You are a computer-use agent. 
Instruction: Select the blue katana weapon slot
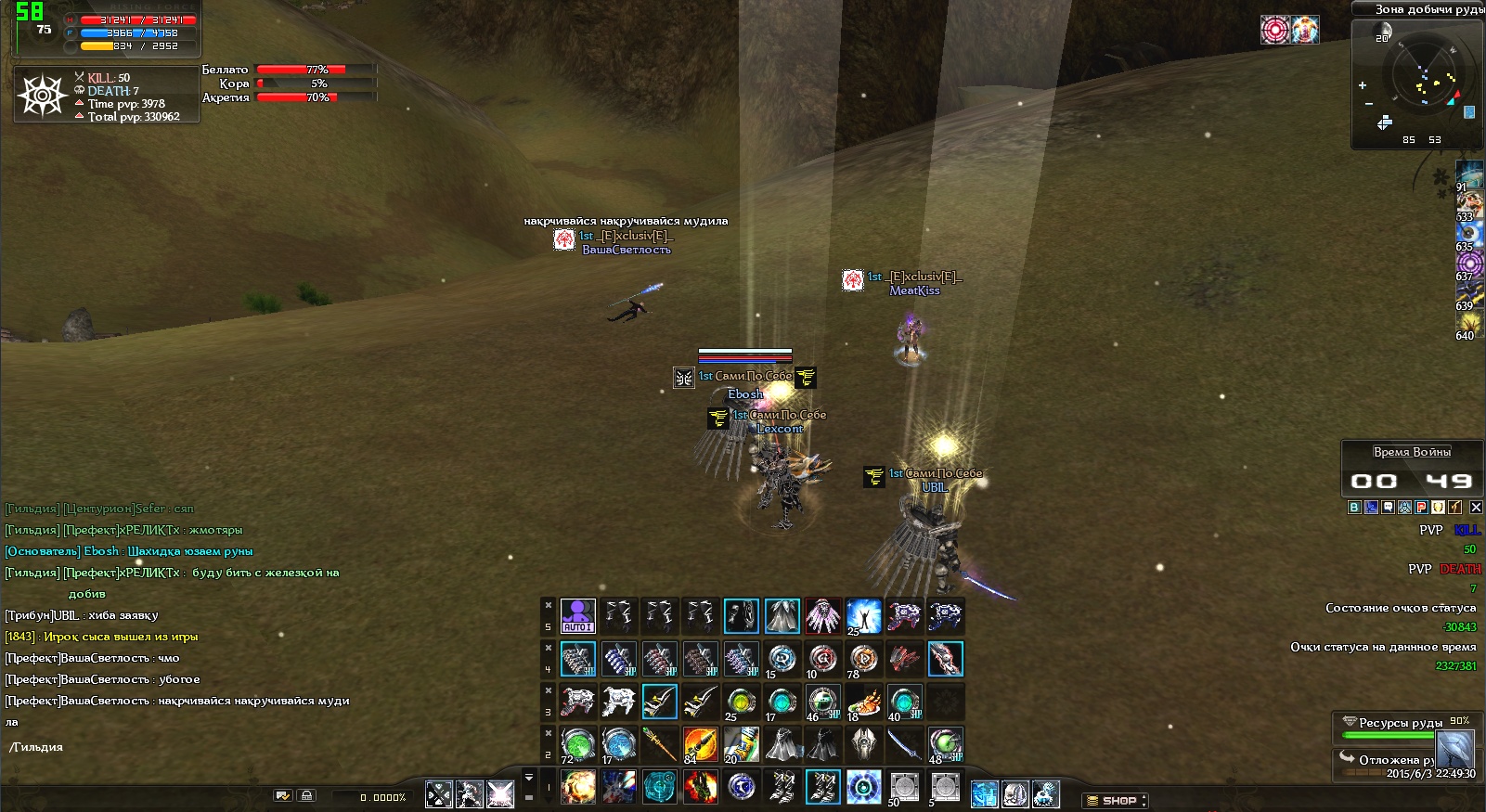pyautogui.click(x=904, y=744)
